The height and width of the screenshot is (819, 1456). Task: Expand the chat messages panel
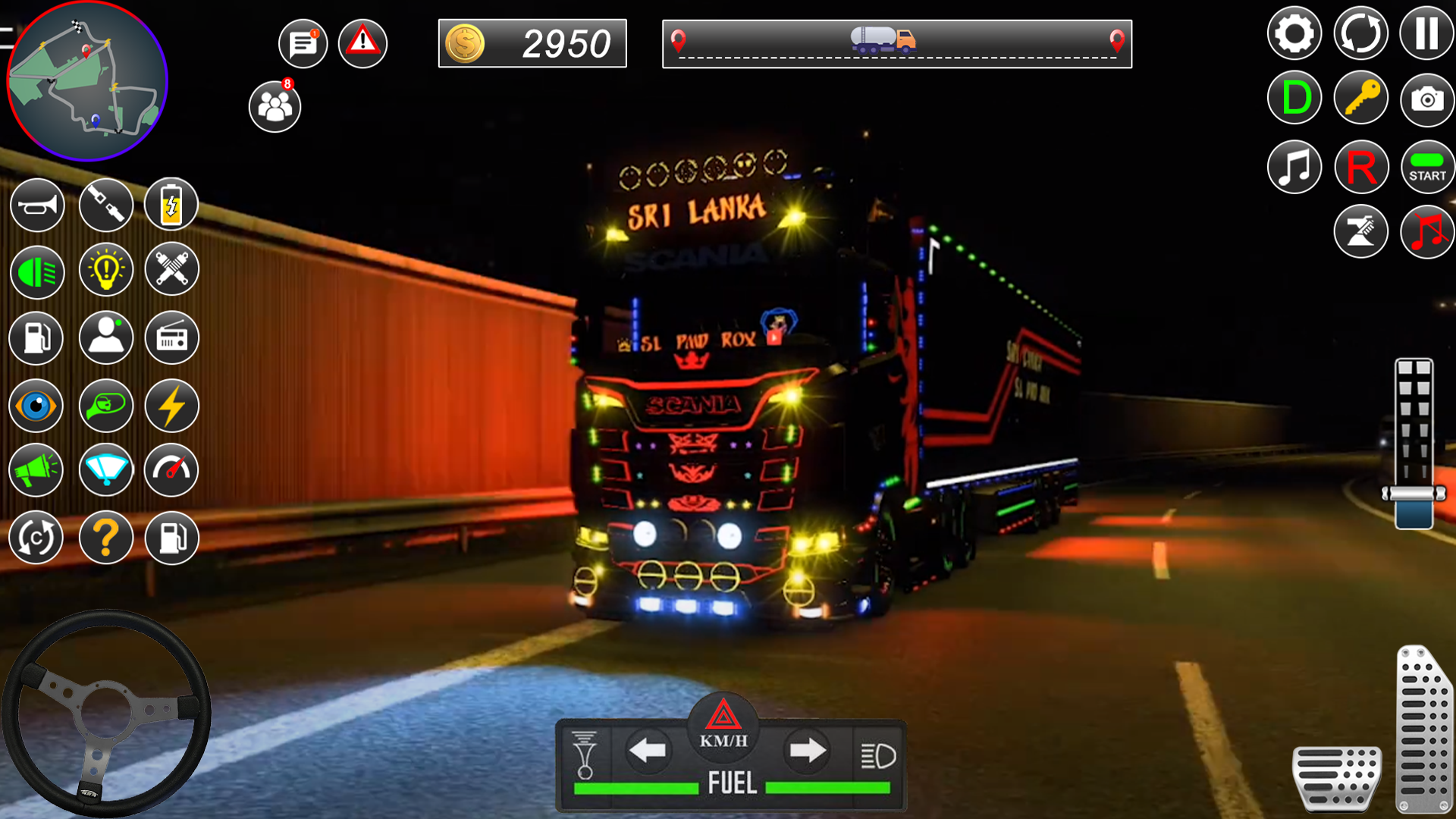(303, 43)
